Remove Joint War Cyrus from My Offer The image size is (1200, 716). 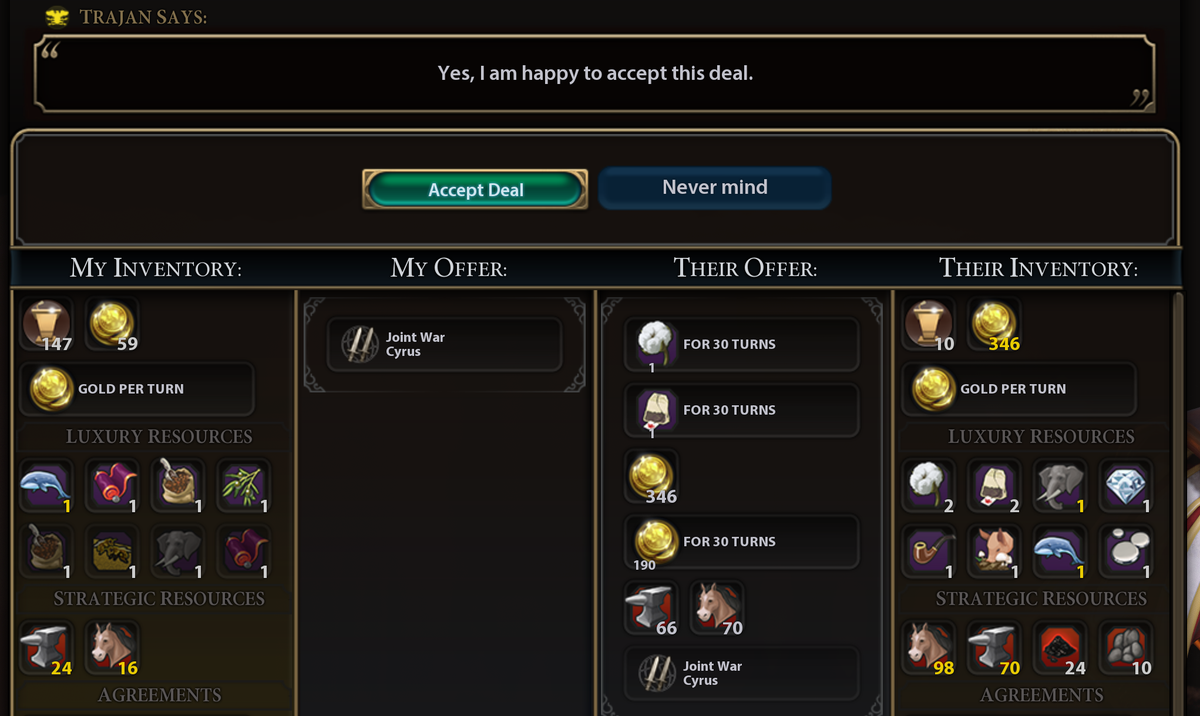click(x=444, y=345)
